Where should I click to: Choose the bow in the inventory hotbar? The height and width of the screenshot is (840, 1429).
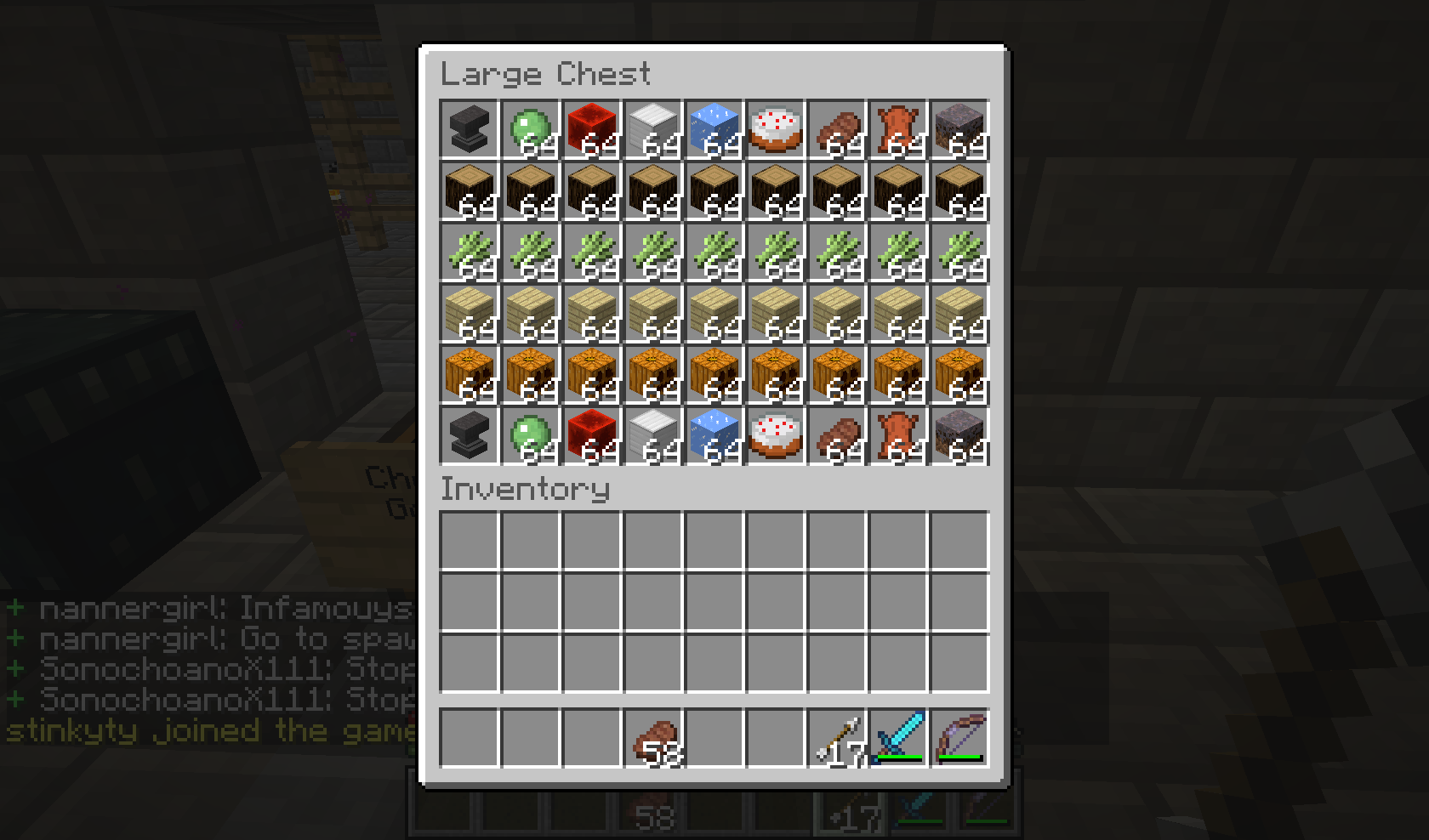click(x=959, y=737)
